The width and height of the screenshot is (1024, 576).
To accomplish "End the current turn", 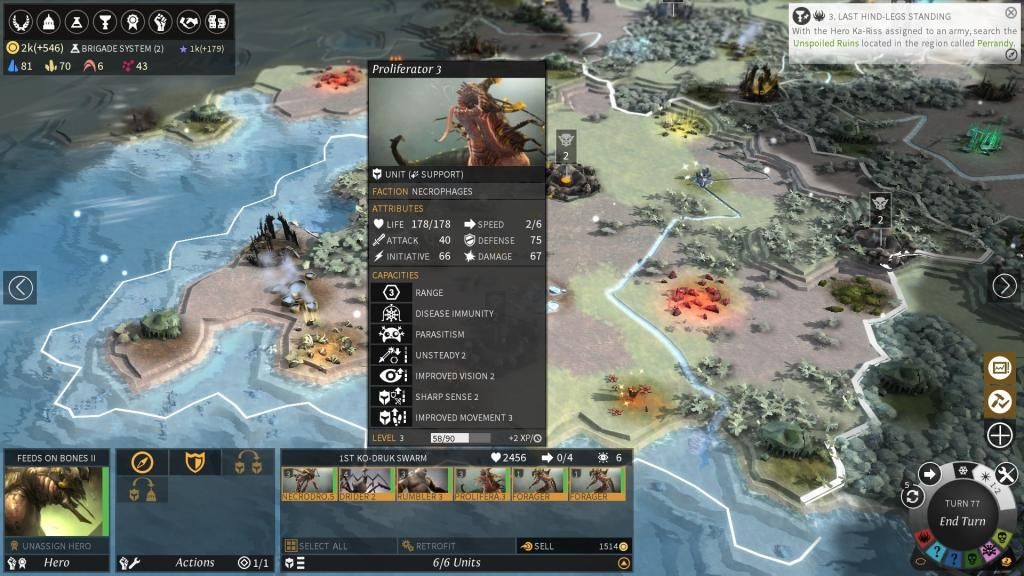I will pyautogui.click(x=962, y=521).
